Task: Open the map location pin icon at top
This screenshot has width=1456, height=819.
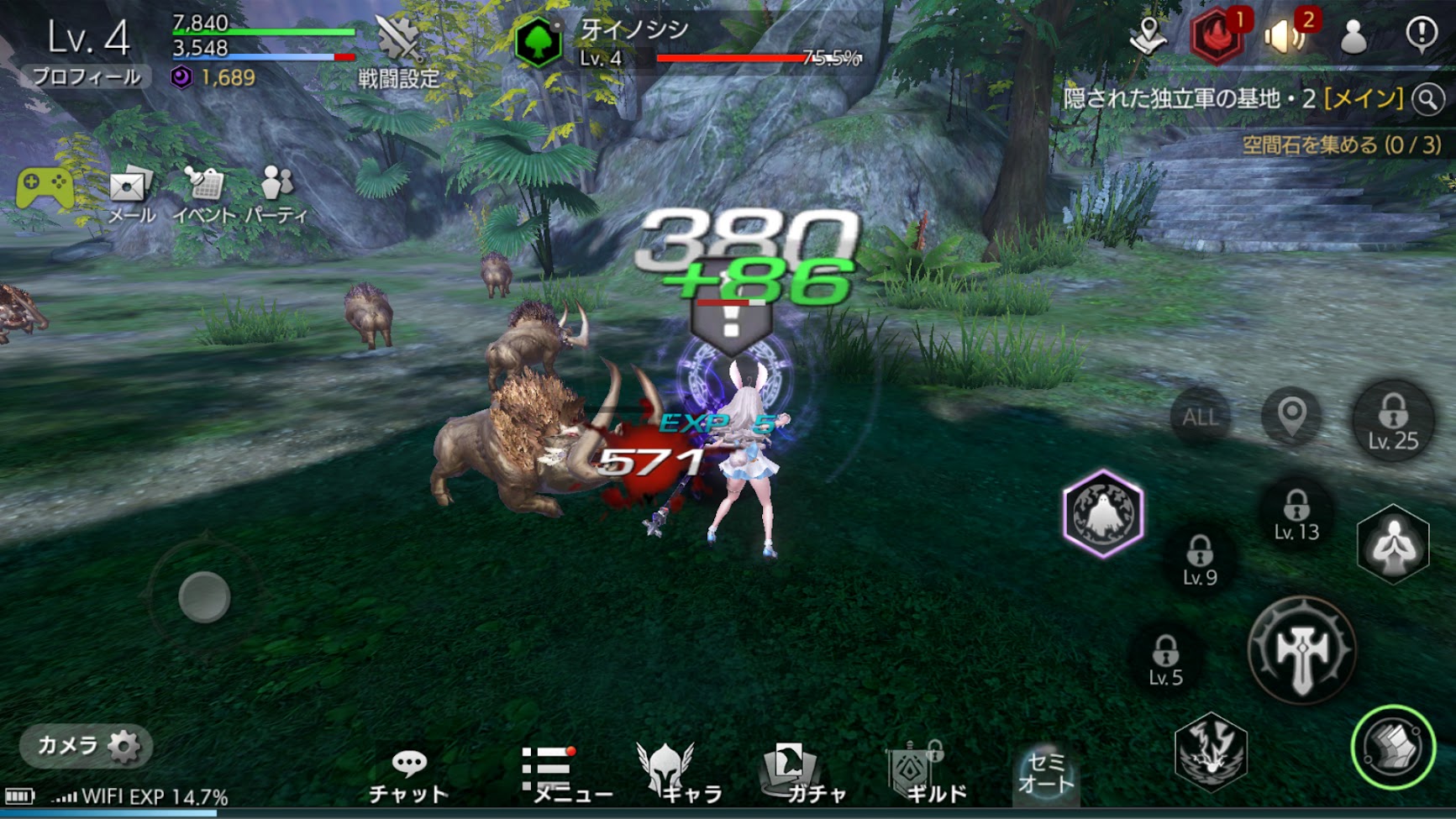Action: [x=1148, y=36]
